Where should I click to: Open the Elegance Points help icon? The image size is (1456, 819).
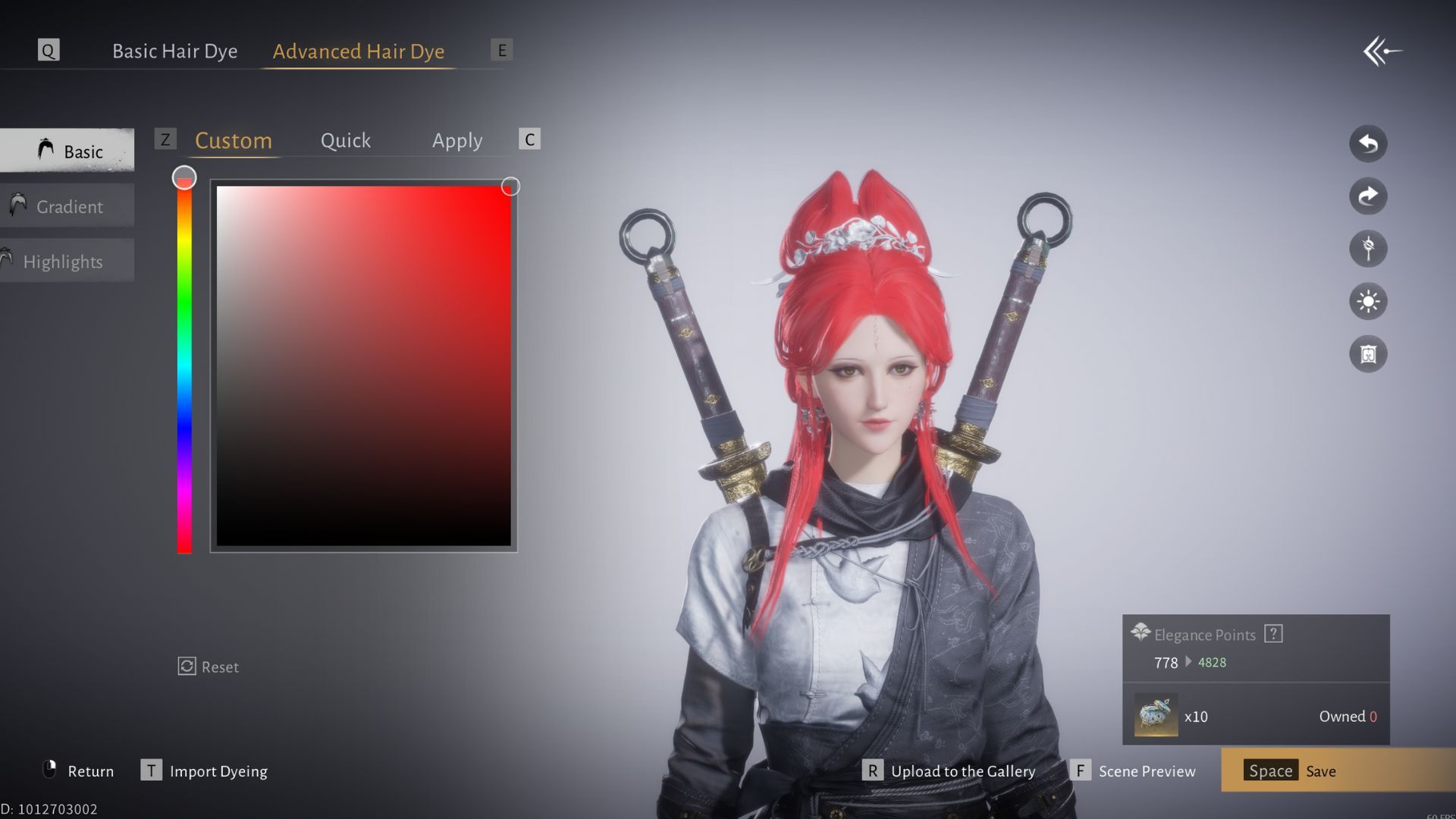[x=1273, y=634]
